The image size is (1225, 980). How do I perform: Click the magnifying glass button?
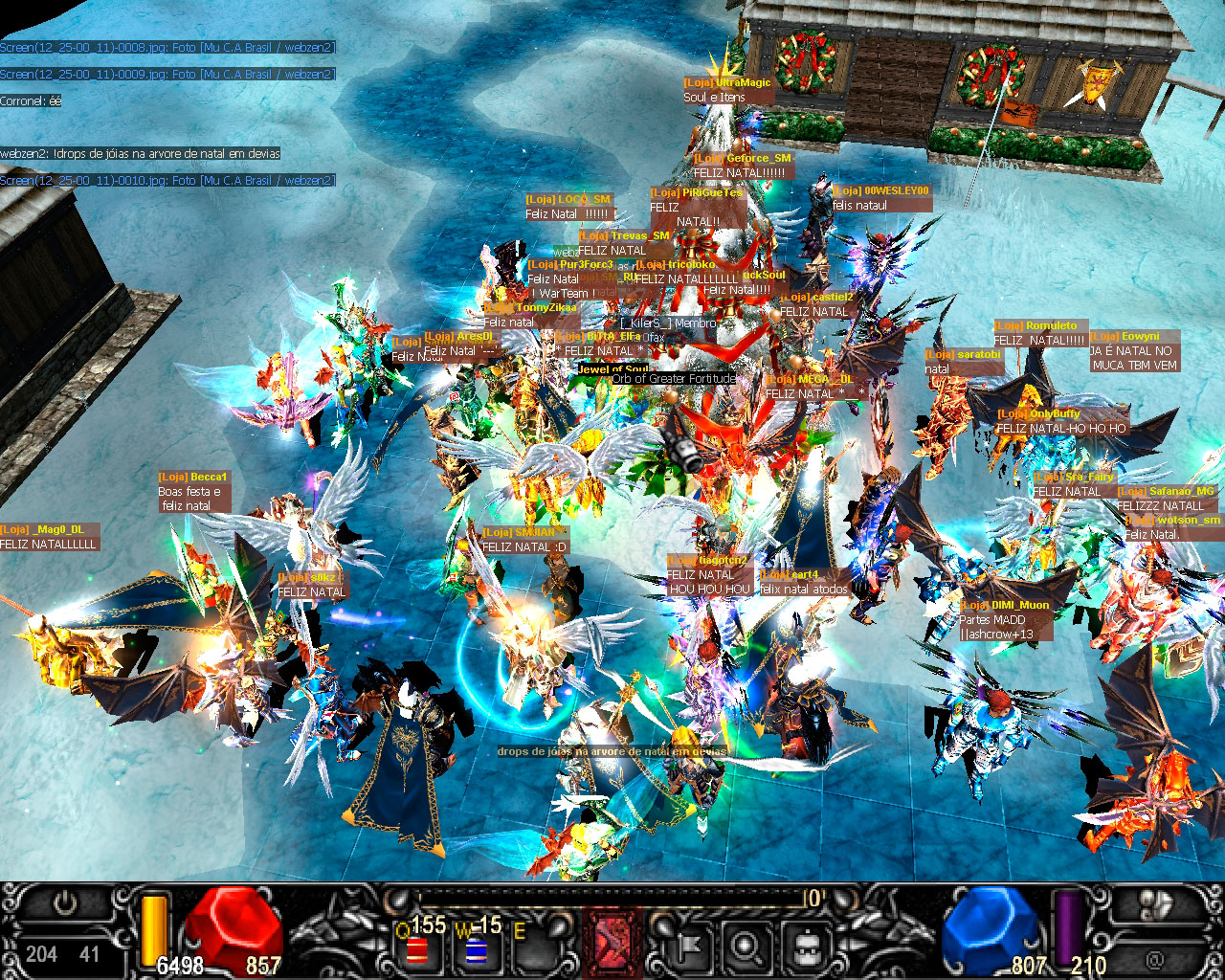[746, 947]
